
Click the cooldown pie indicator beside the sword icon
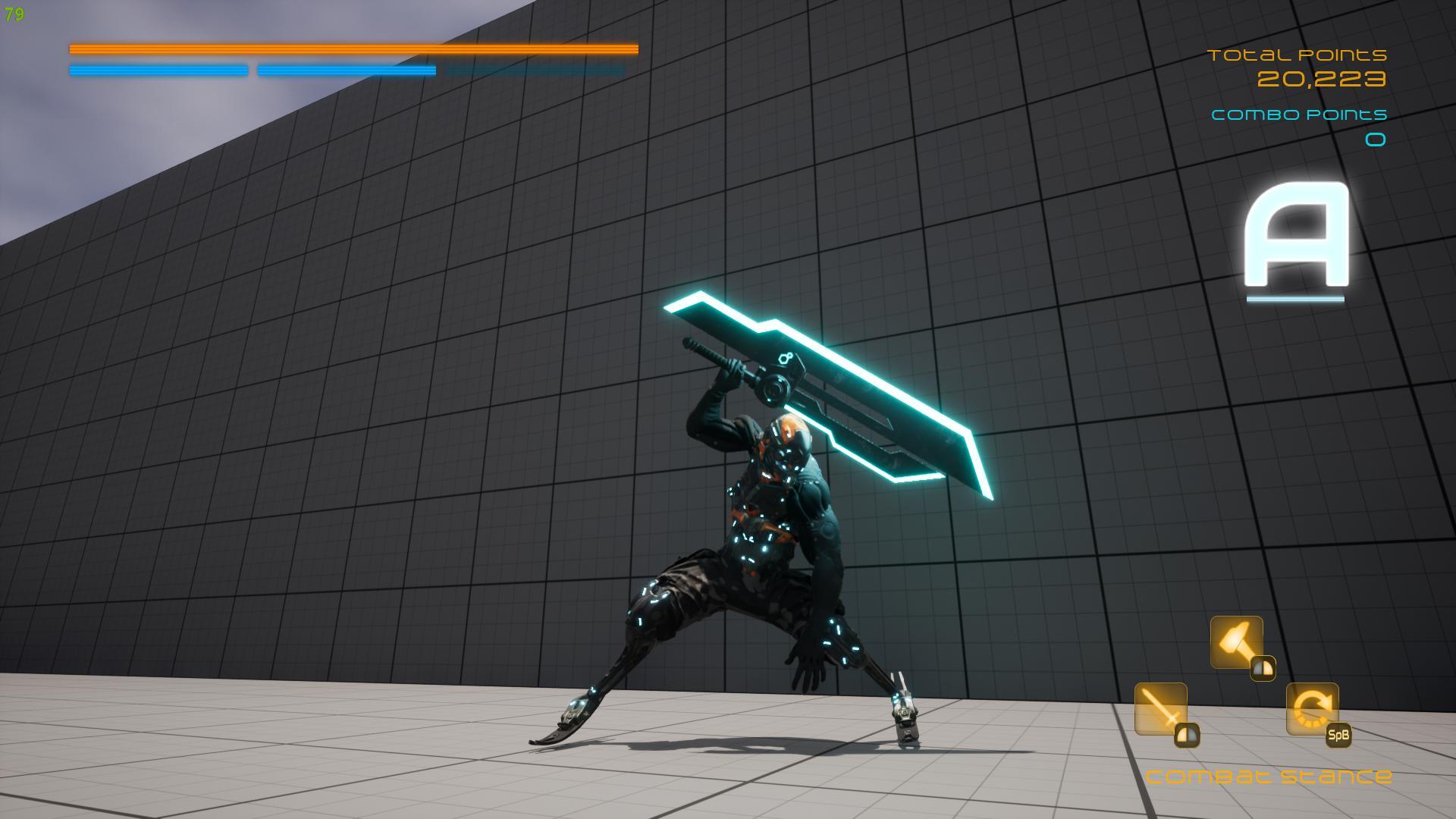[x=1189, y=736]
